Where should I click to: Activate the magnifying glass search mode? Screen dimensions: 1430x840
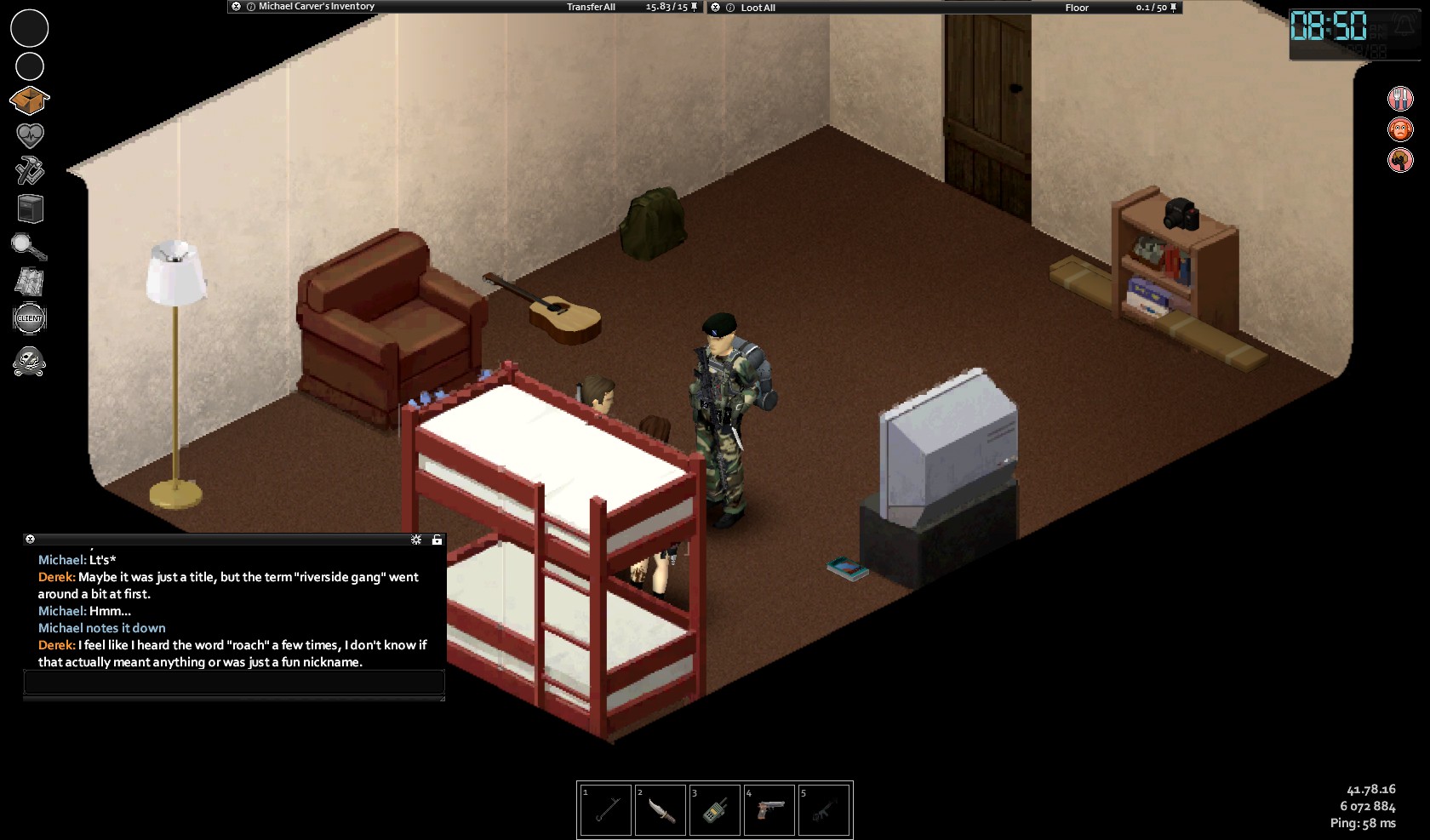30,246
